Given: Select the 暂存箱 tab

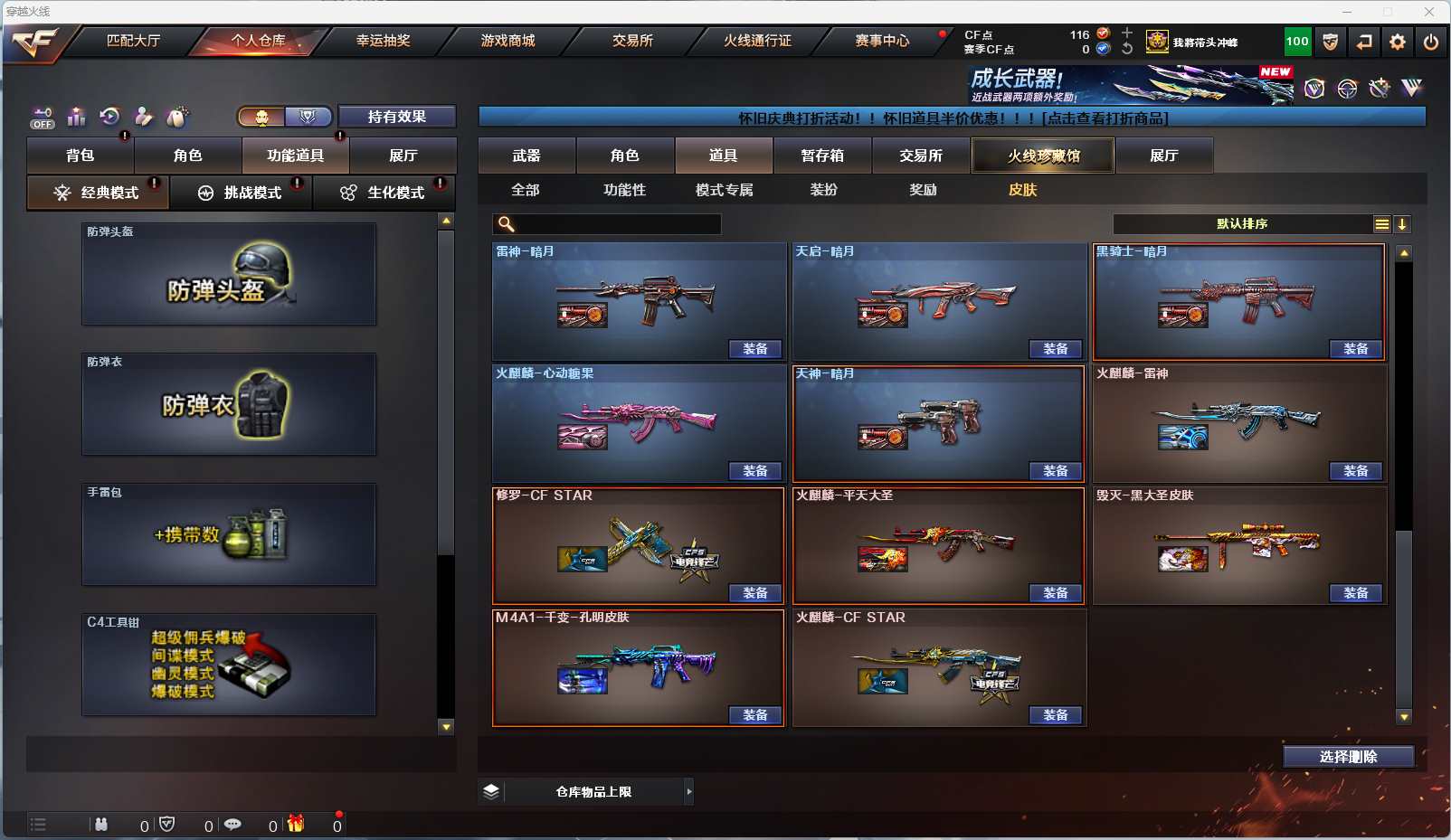Looking at the screenshot, I should [x=822, y=156].
